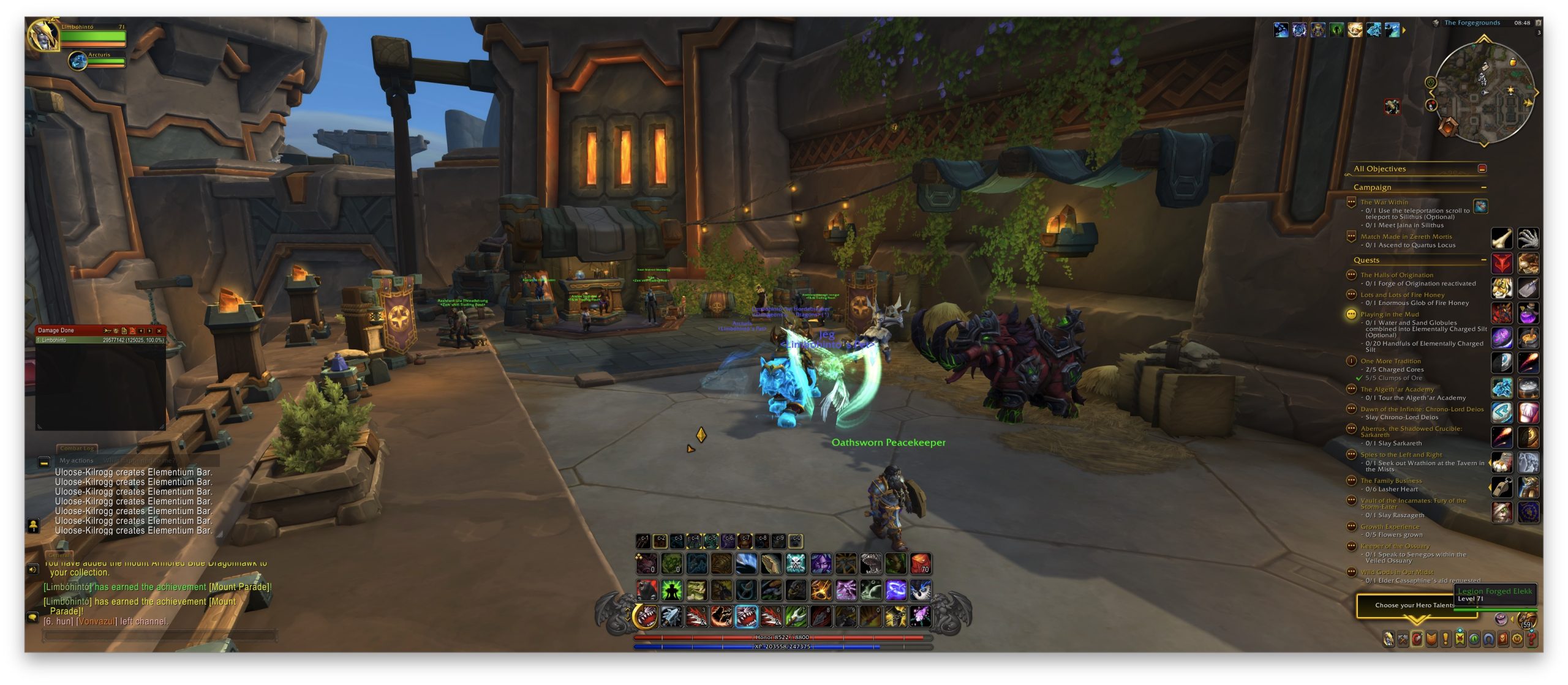Open the red question mark help button
Viewport: 1568px width, 685px height.
[1532, 640]
